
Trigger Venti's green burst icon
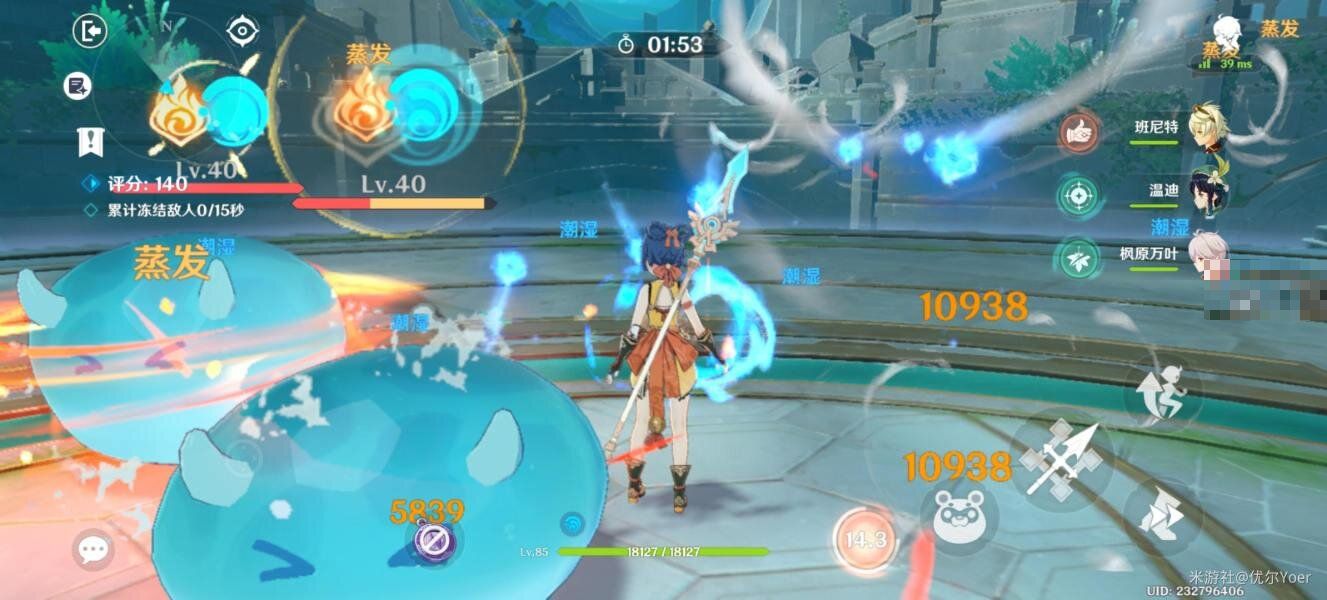[1079, 195]
